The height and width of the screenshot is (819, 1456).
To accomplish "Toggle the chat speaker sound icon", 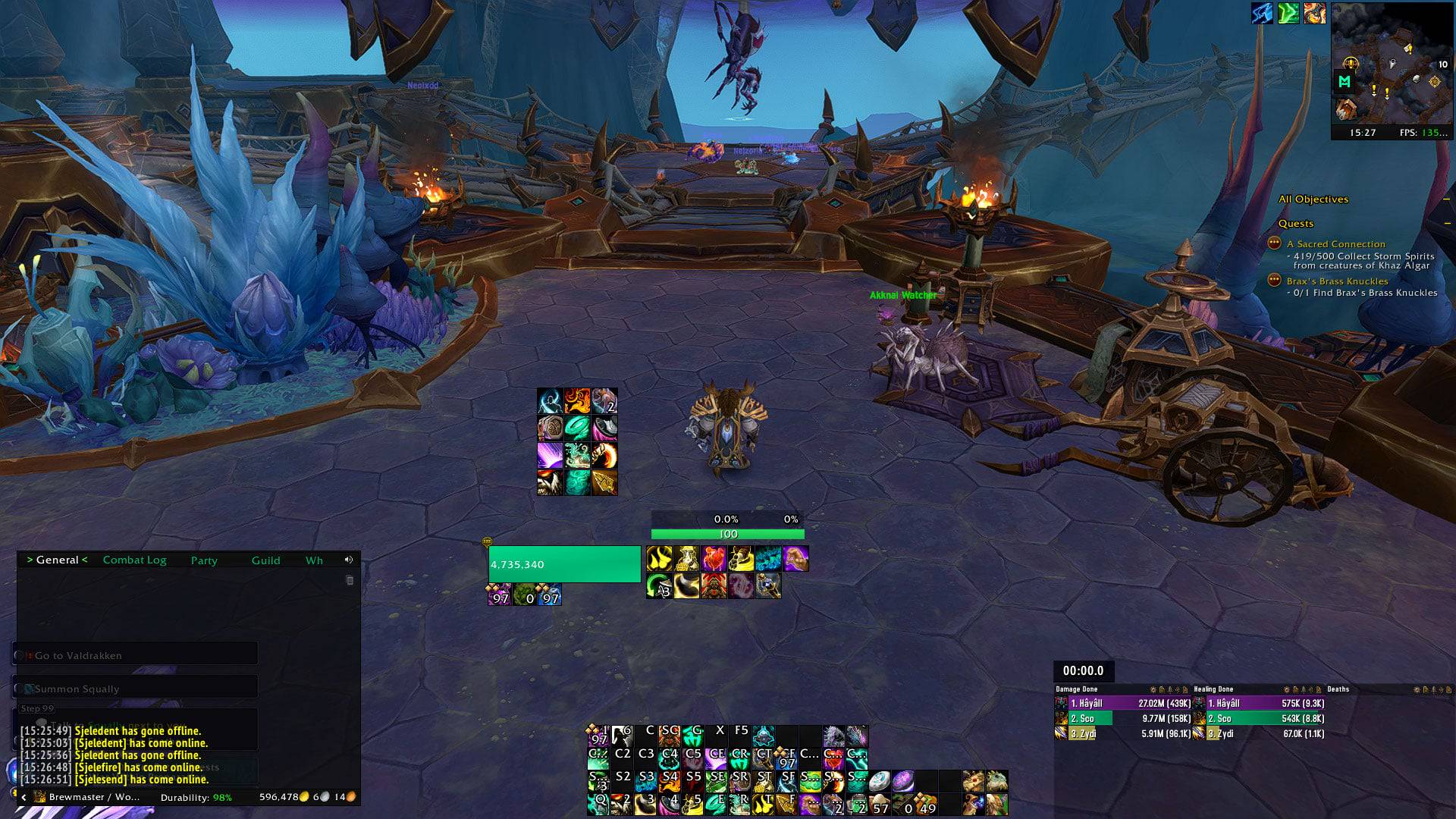I will (x=349, y=560).
